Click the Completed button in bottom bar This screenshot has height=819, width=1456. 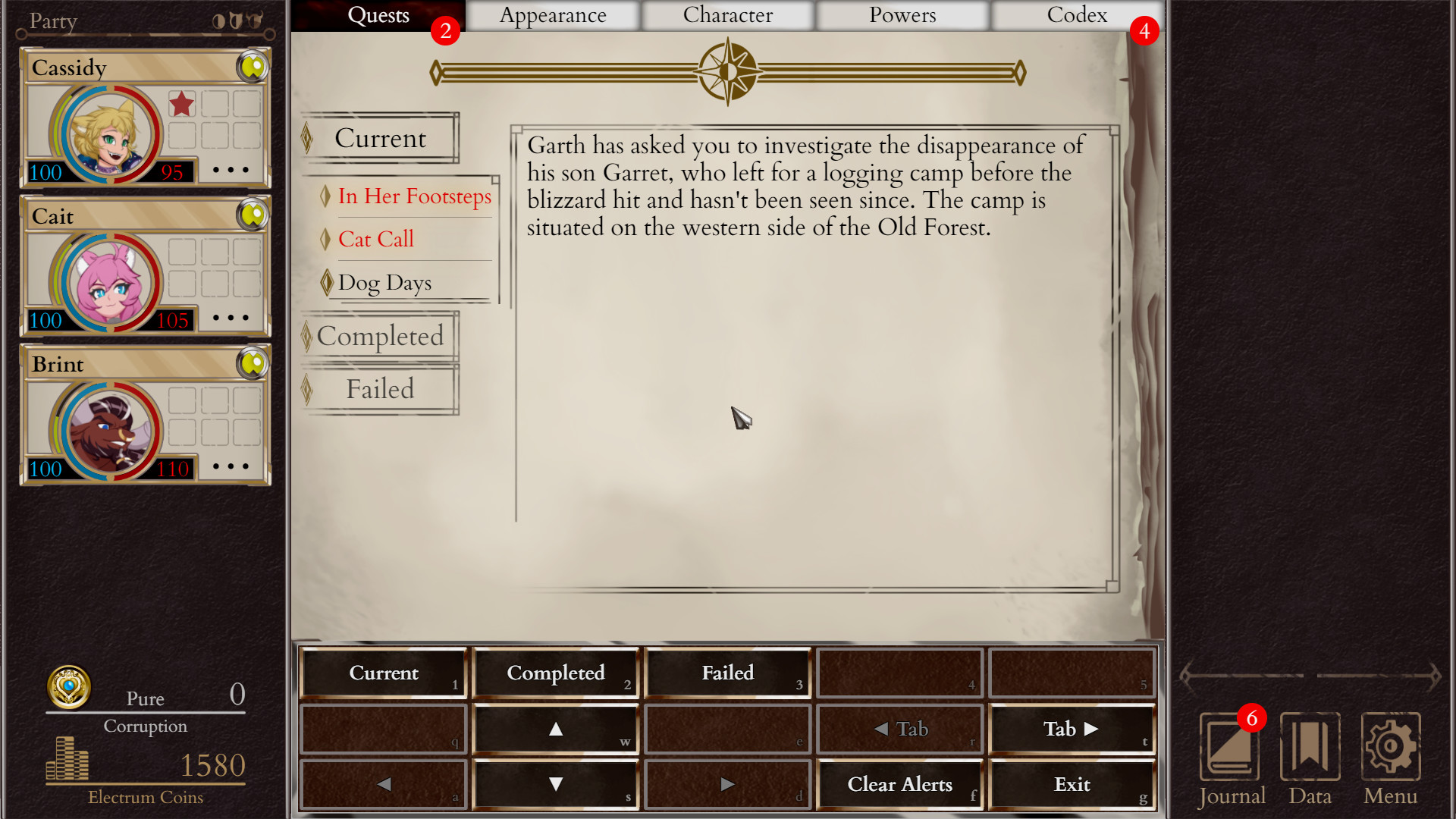tap(555, 673)
